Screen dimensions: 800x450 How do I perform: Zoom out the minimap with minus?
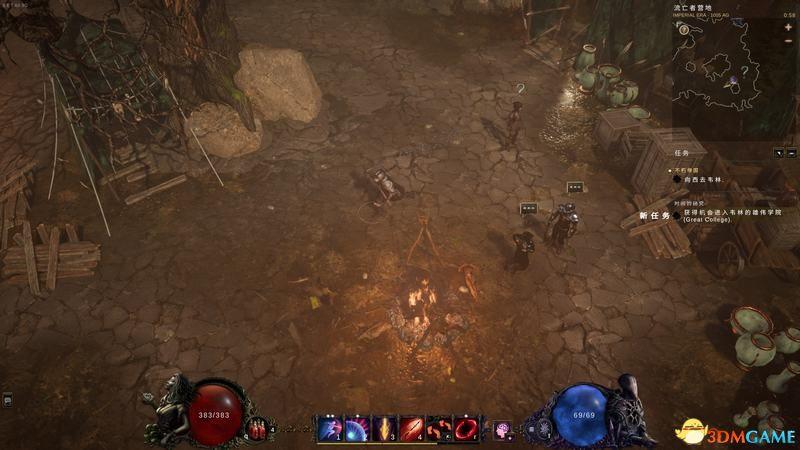tap(788, 42)
